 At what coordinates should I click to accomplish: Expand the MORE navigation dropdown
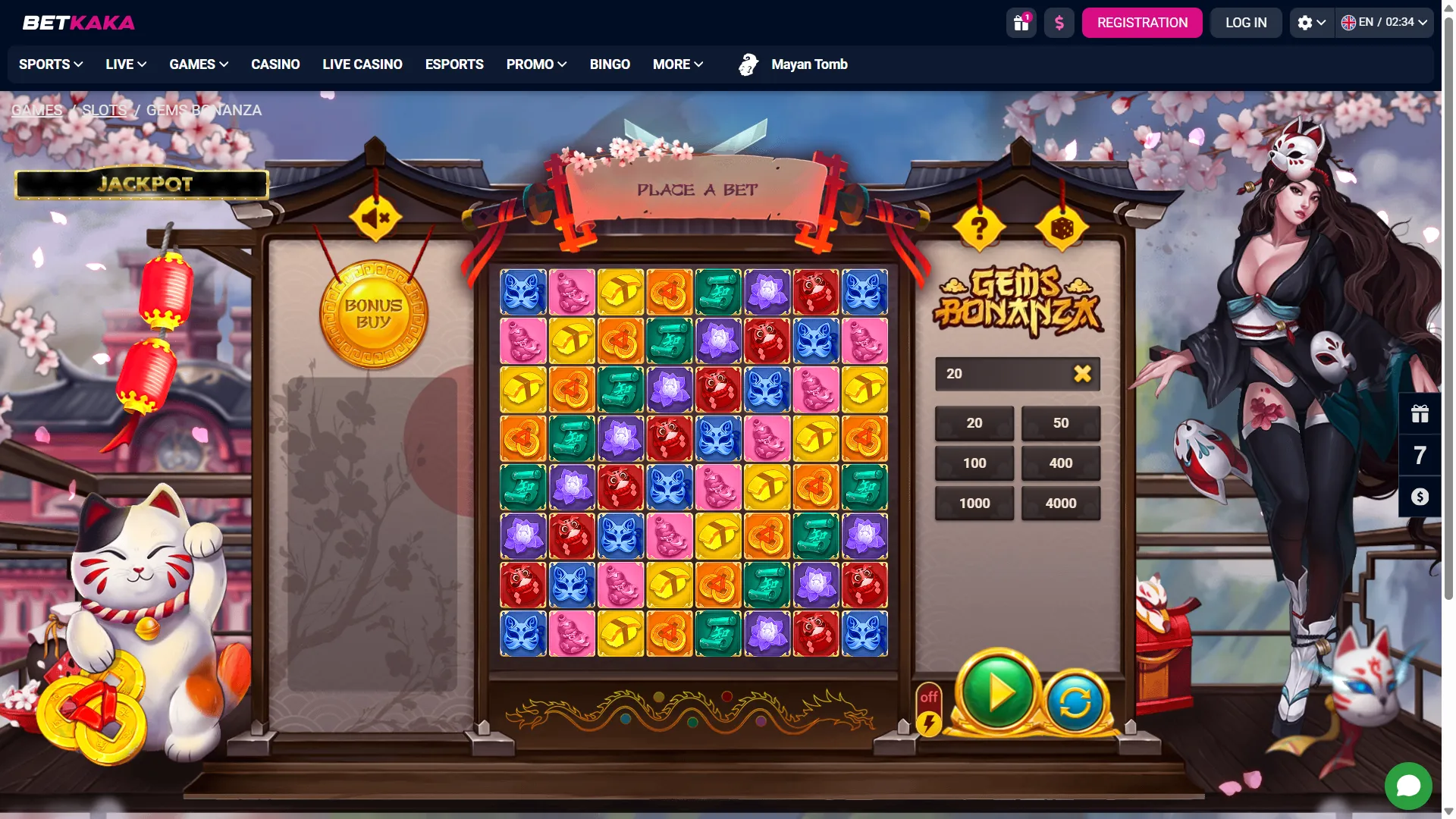tap(676, 64)
